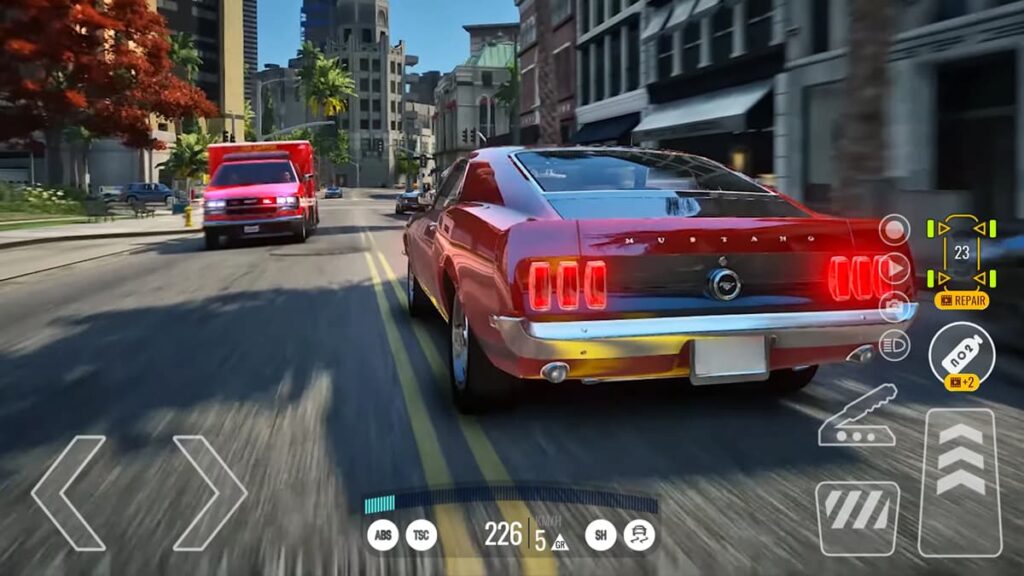Toggle the skidding car stability icon
This screenshot has height=576, width=1024.
pos(640,536)
